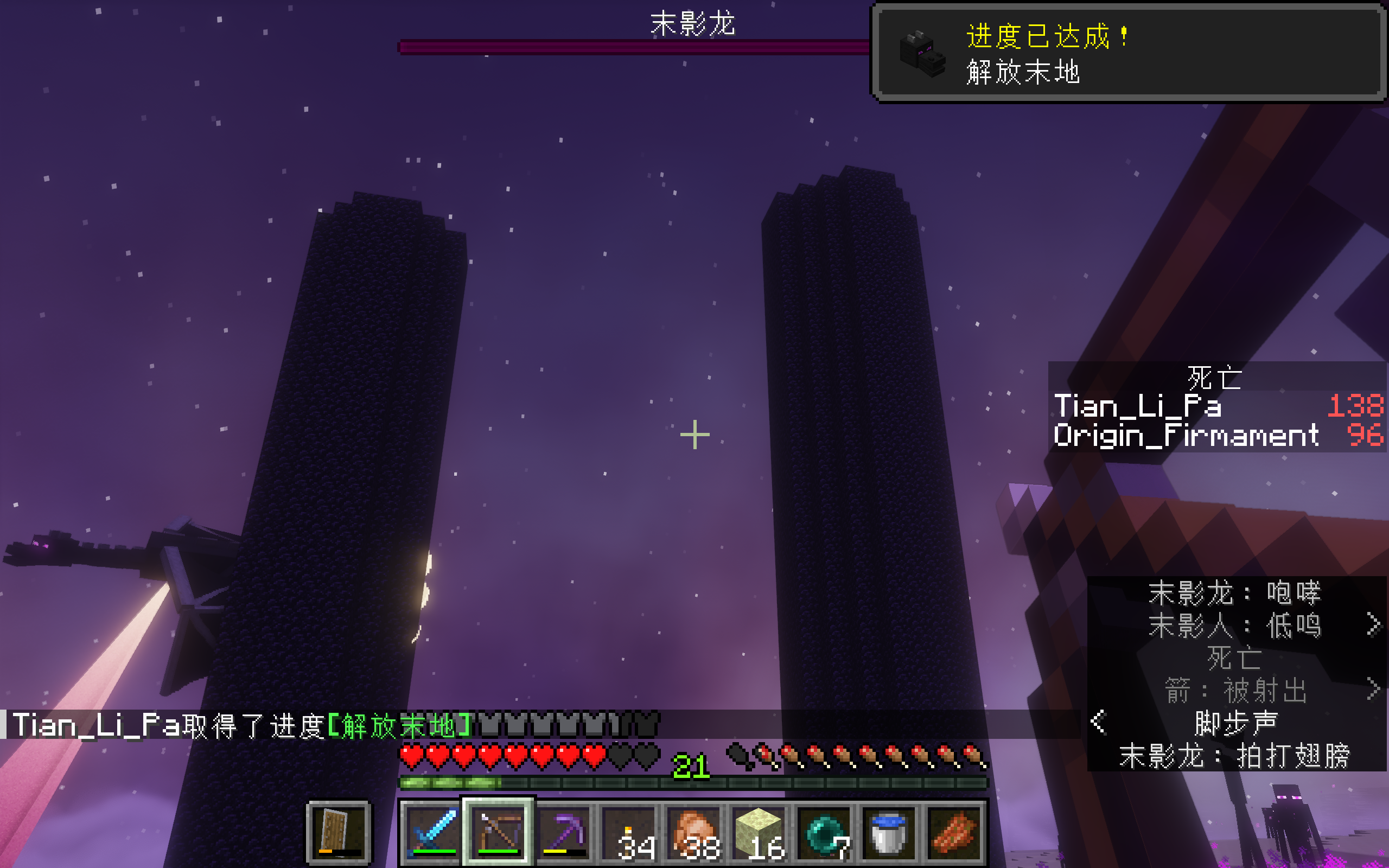Screen dimensions: 1389x868
Task: Click the advancement toast notification
Action: click(1129, 53)
